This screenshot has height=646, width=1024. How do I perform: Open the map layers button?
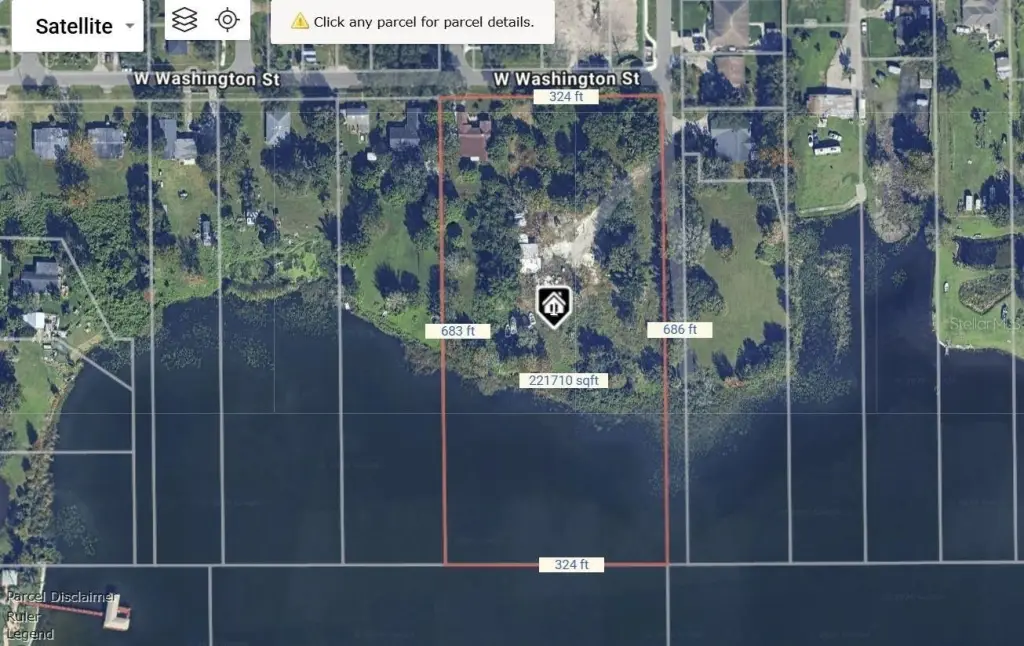(184, 20)
